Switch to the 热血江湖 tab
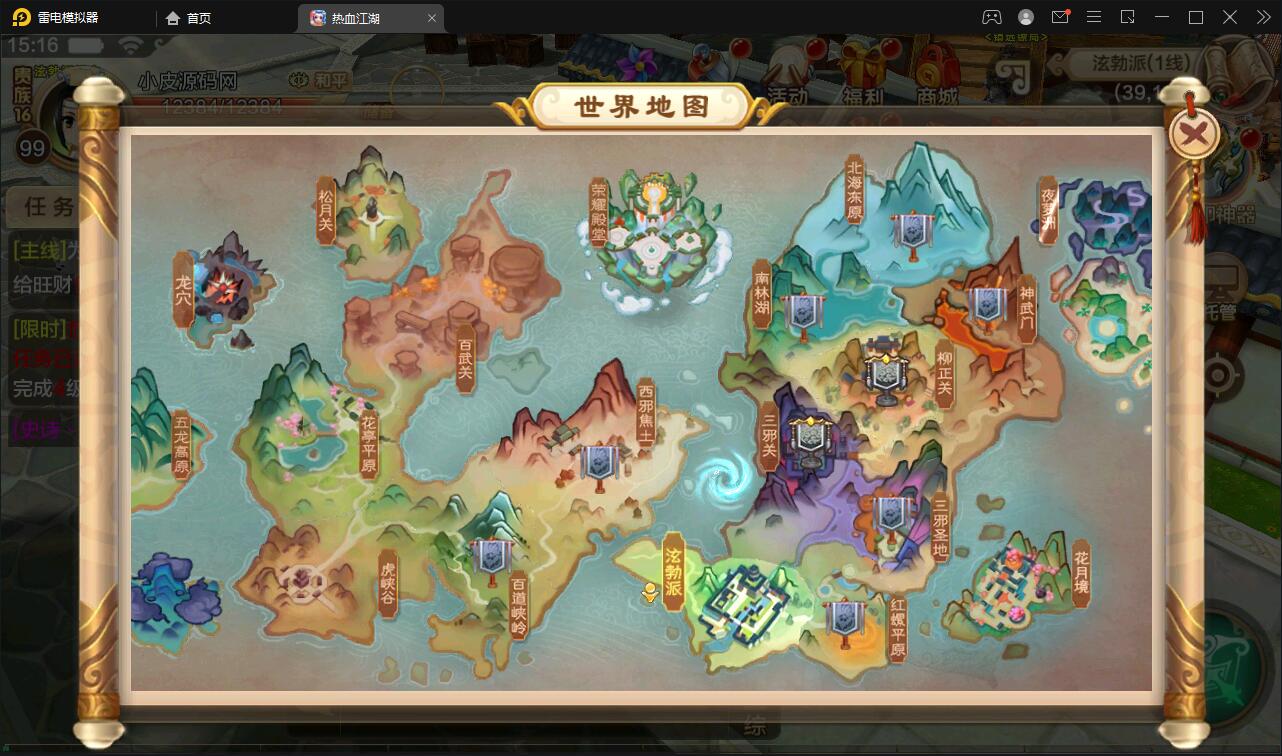Screen dimensions: 1282x756 (356, 17)
